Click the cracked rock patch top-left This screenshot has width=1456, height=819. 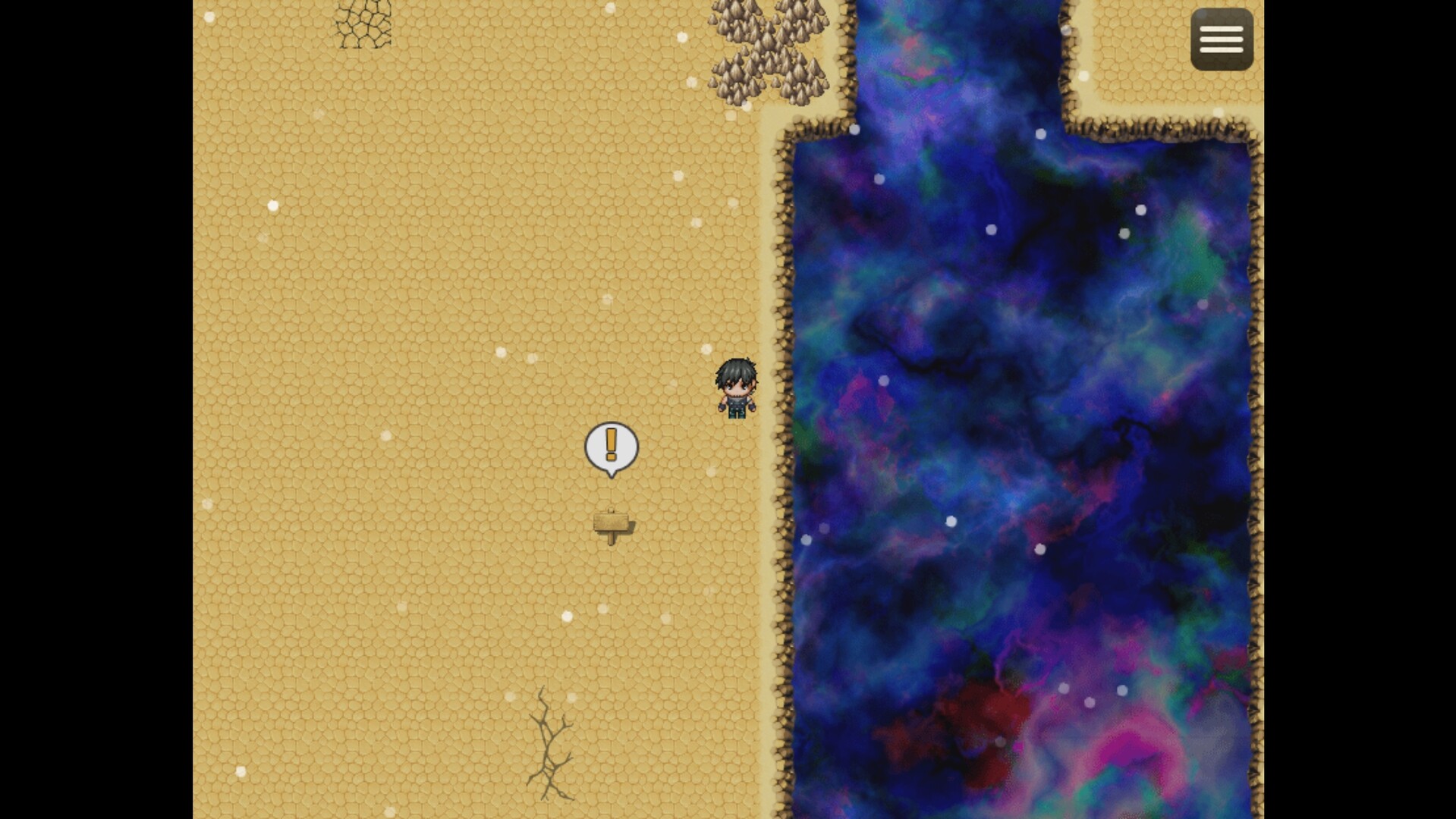362,25
